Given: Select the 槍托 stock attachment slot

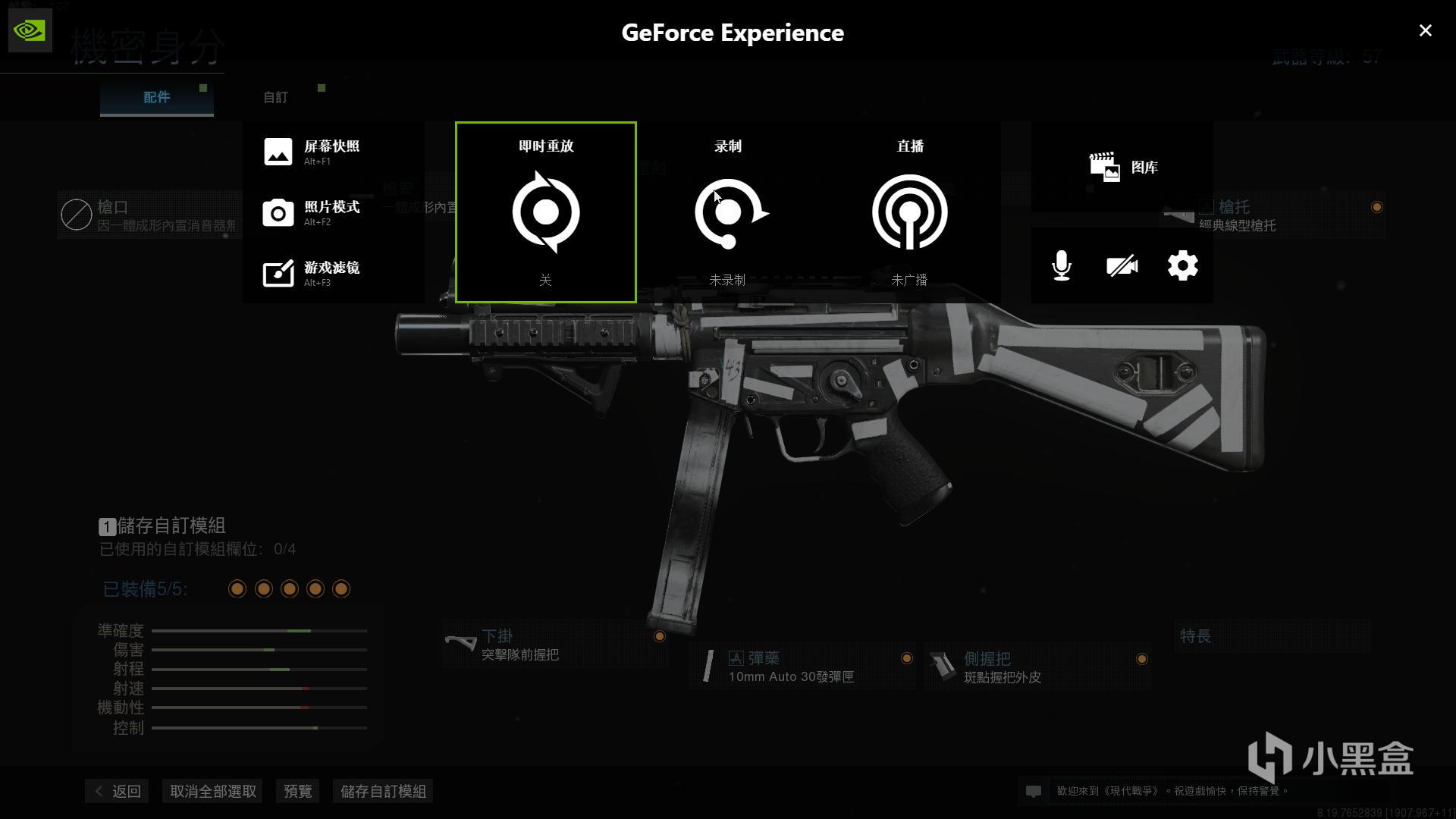Looking at the screenshot, I should 1274,215.
